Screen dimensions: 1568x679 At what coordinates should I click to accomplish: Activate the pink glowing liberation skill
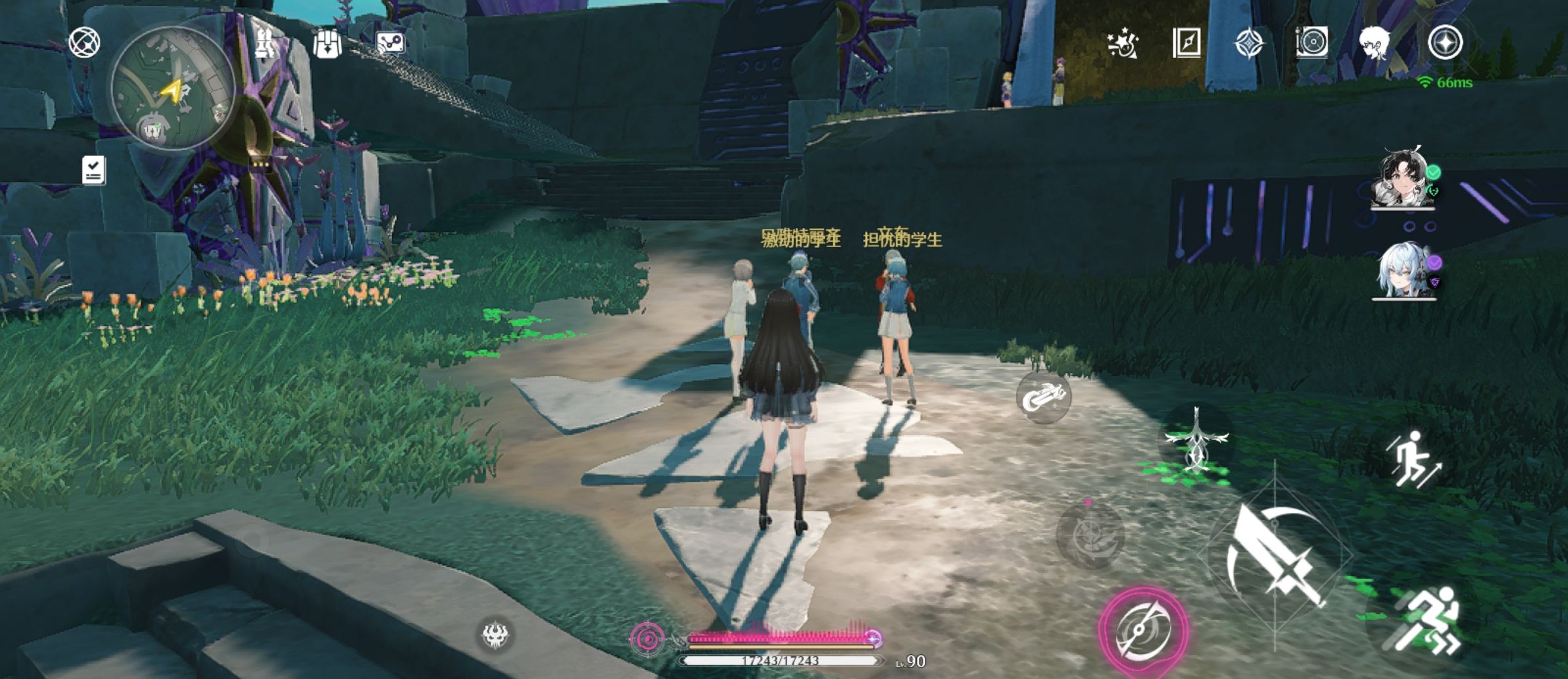click(x=1143, y=630)
